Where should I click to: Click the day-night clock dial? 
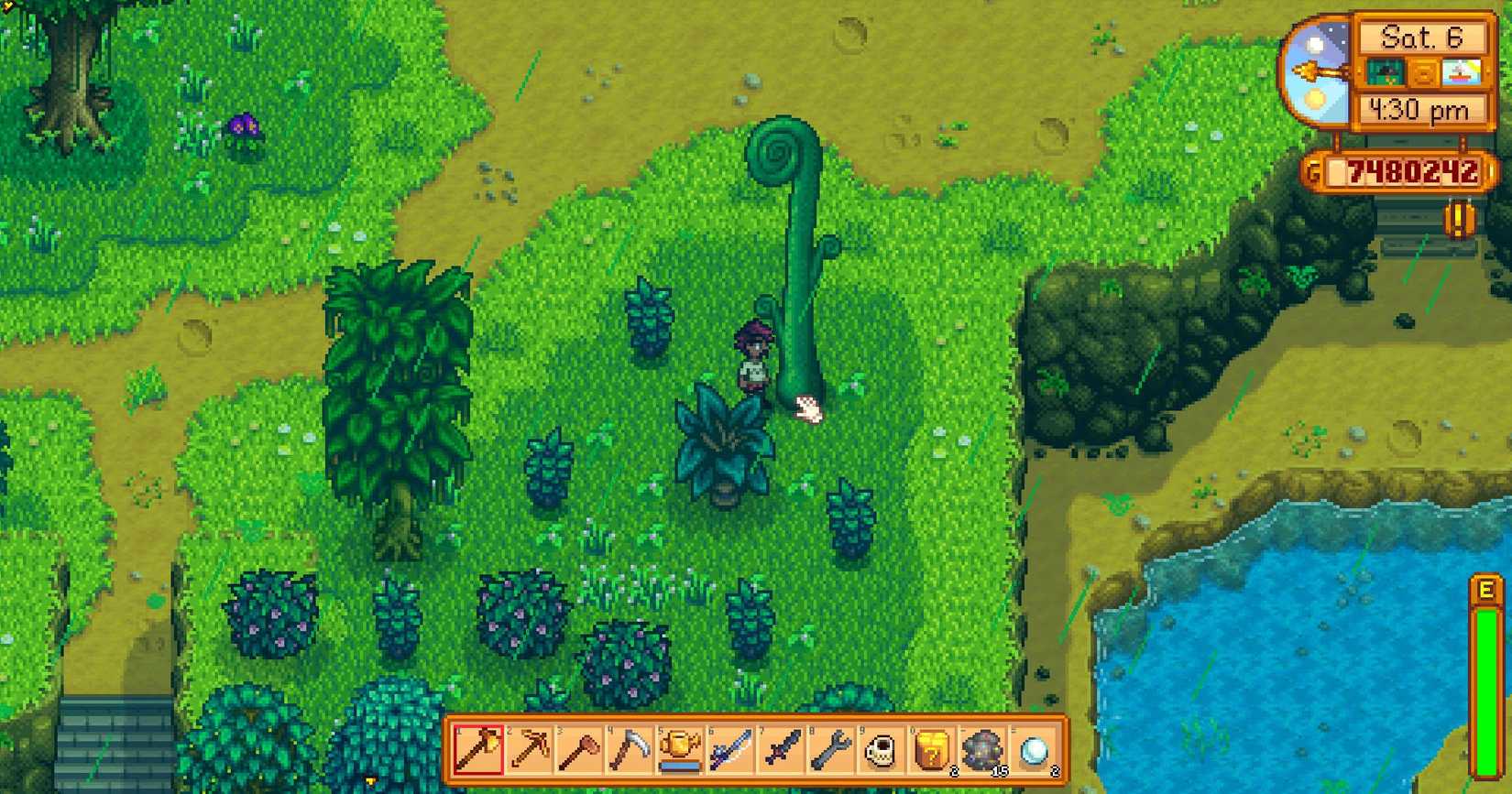click(1315, 71)
